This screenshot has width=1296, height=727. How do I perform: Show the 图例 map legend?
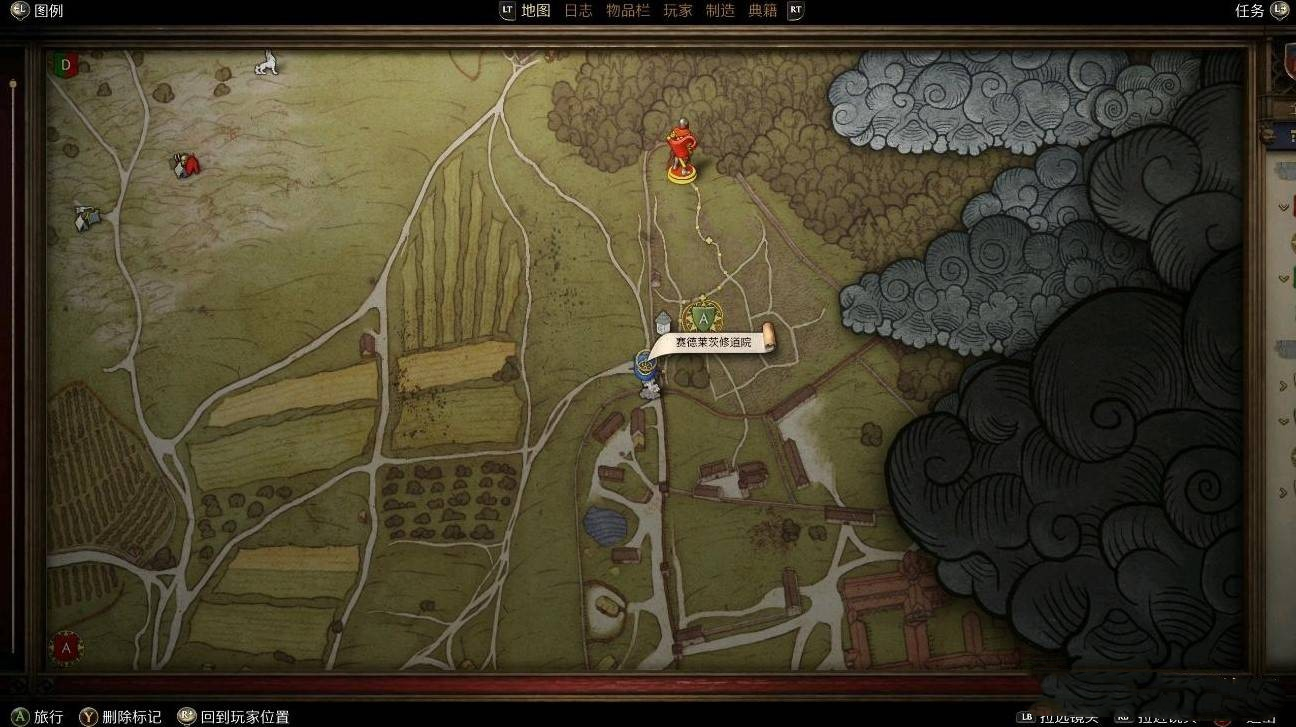[47, 11]
